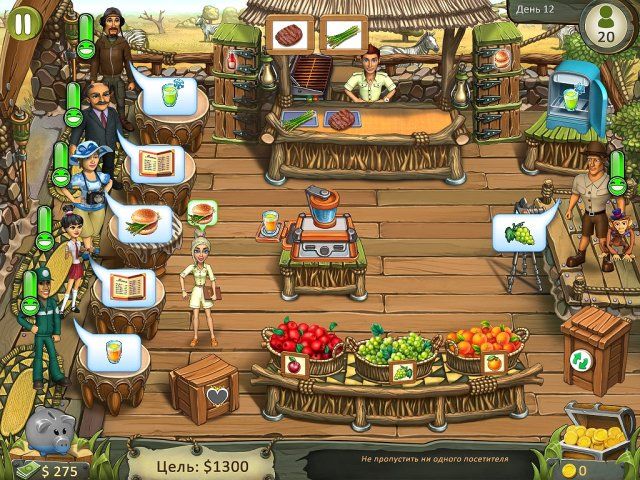This screenshot has height=480, width=640.
Task: Select the burger with asparagus order bubble
Action: (142, 216)
